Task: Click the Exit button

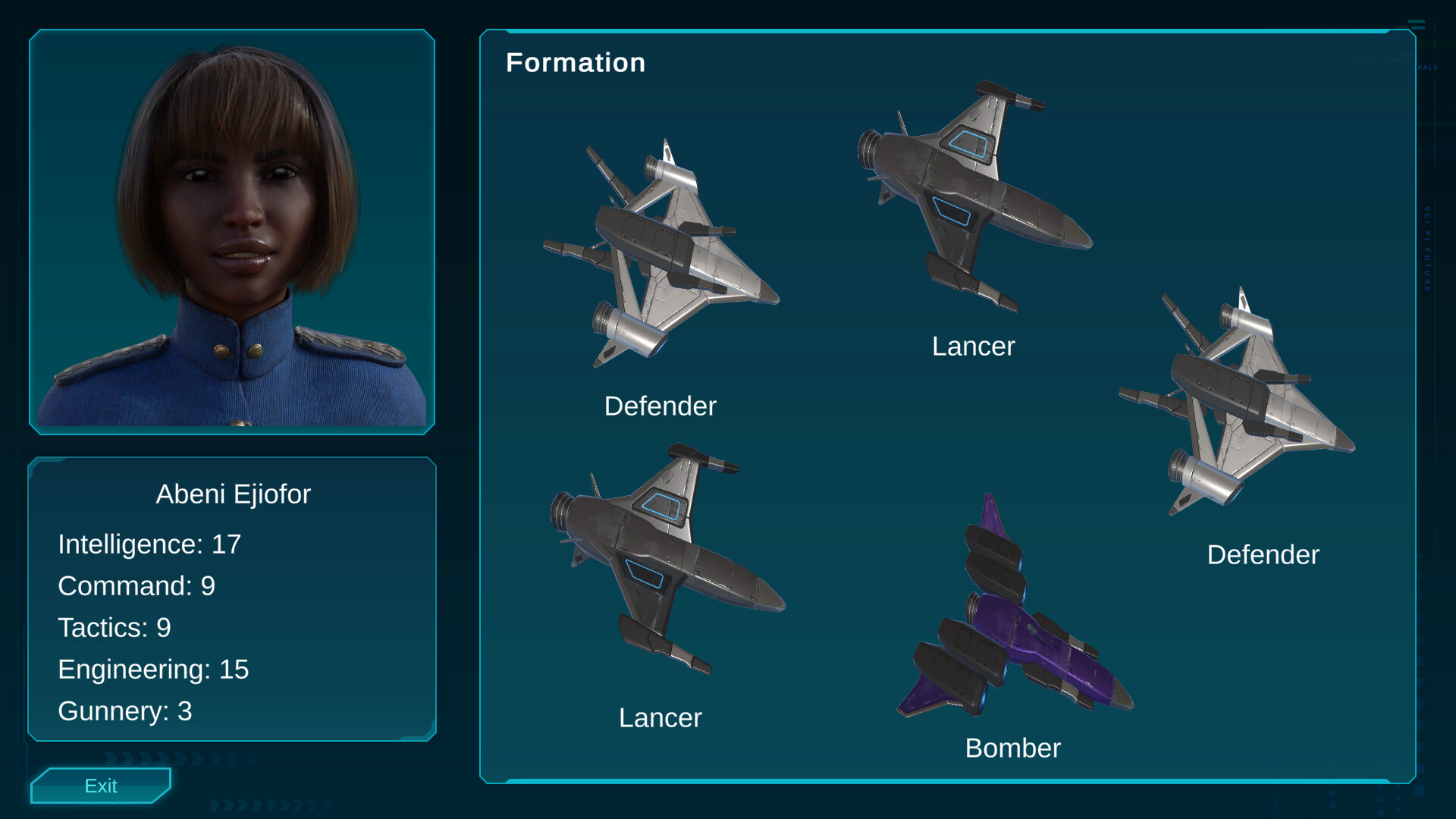Action: tap(100, 786)
